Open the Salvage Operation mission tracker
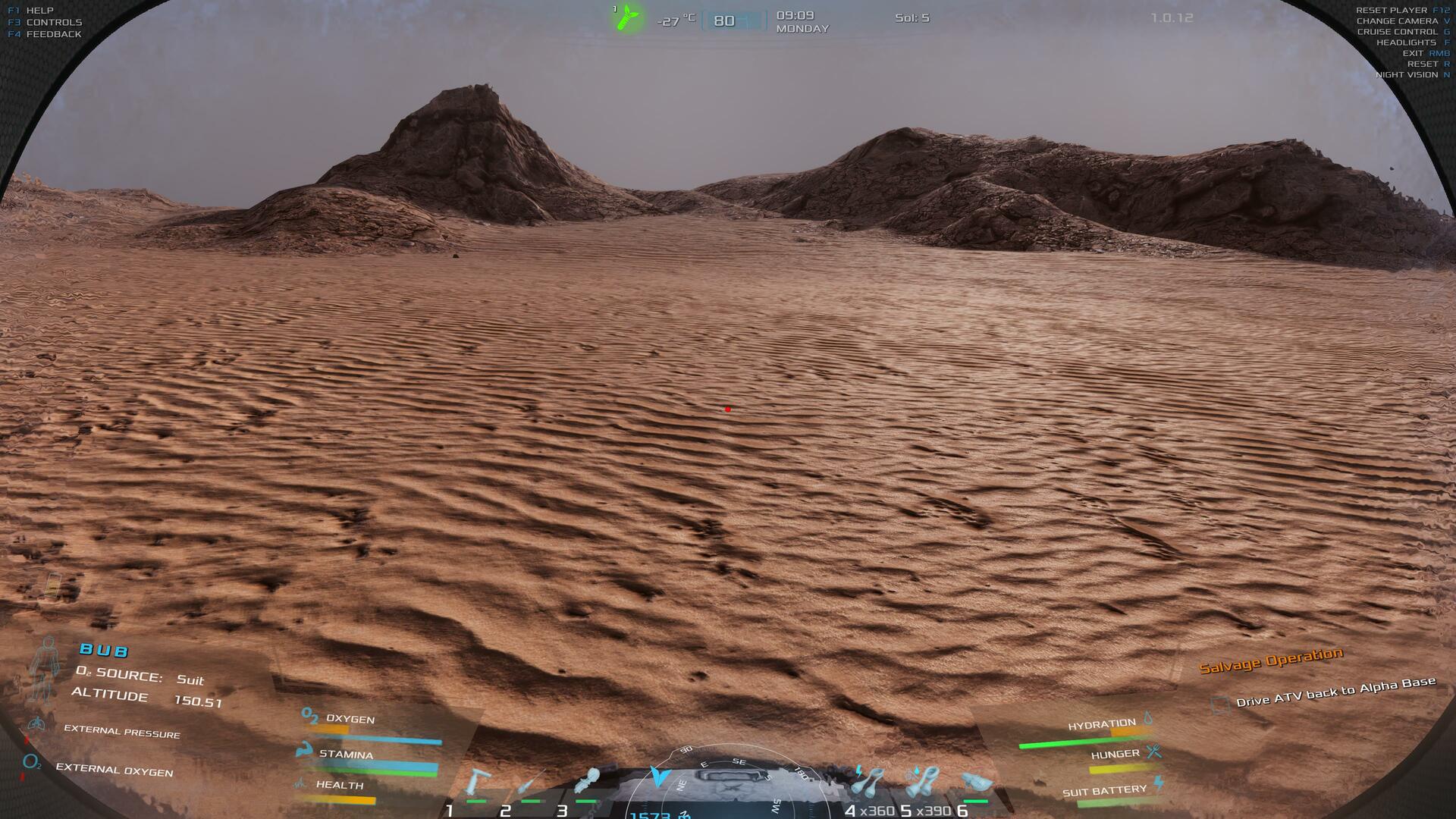 [1270, 660]
